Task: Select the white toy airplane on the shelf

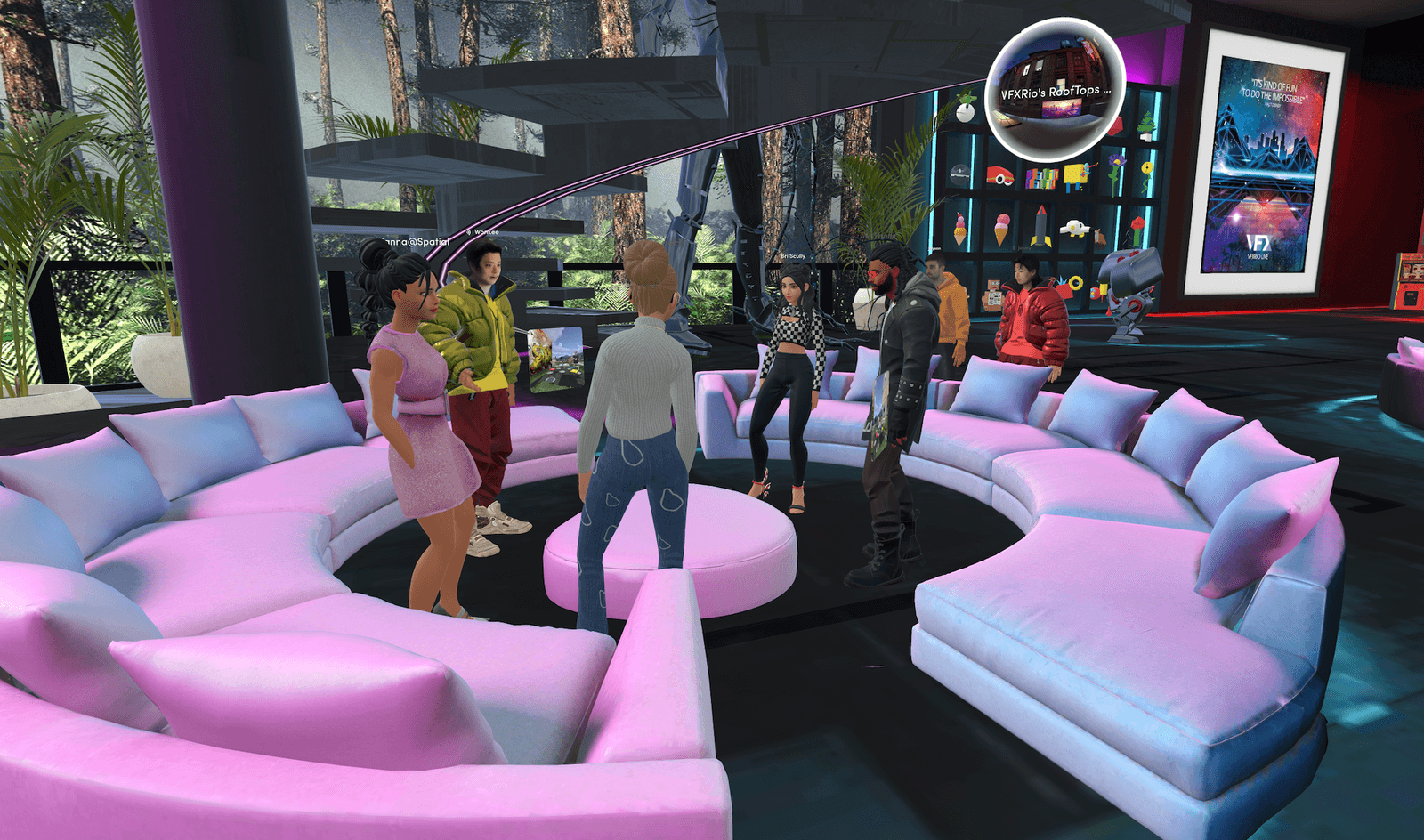Action: tap(1074, 227)
